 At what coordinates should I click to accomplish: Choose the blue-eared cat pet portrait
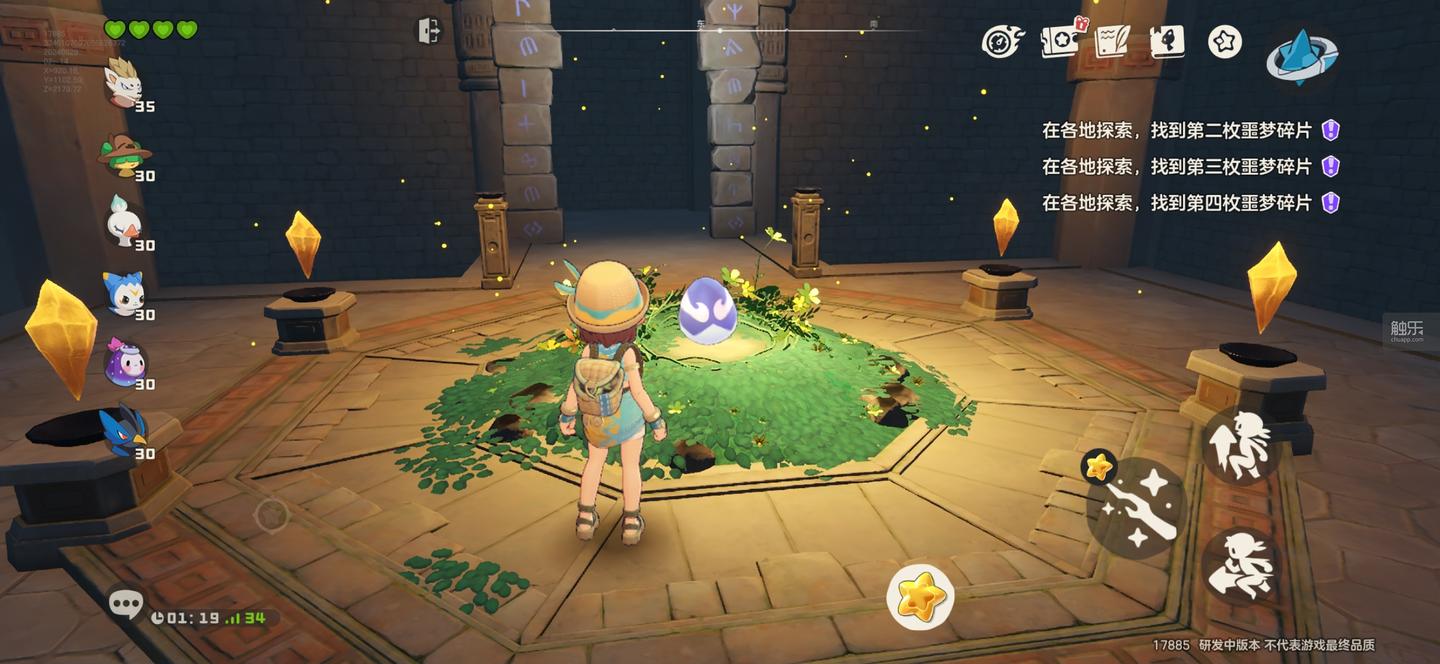(124, 293)
